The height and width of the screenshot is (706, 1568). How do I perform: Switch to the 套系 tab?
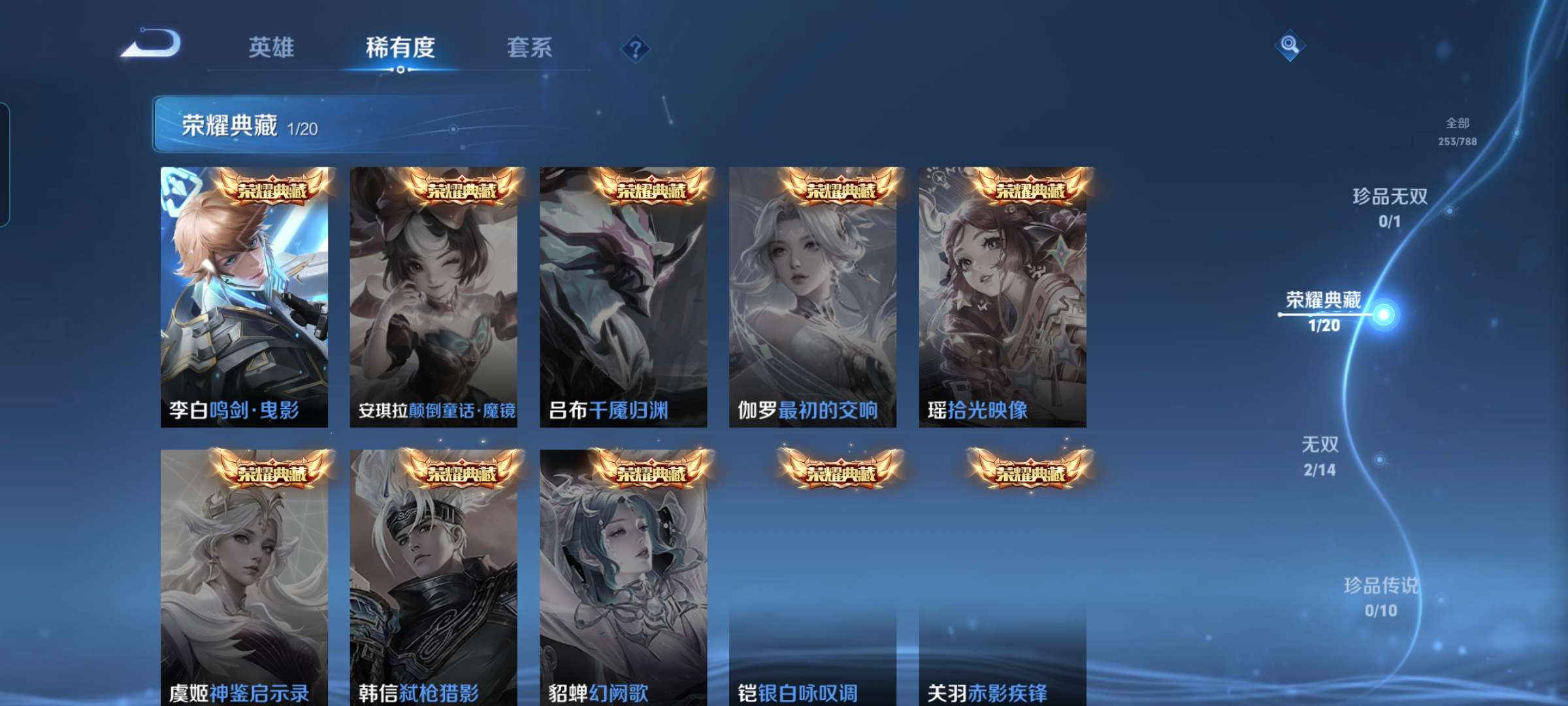click(x=530, y=47)
